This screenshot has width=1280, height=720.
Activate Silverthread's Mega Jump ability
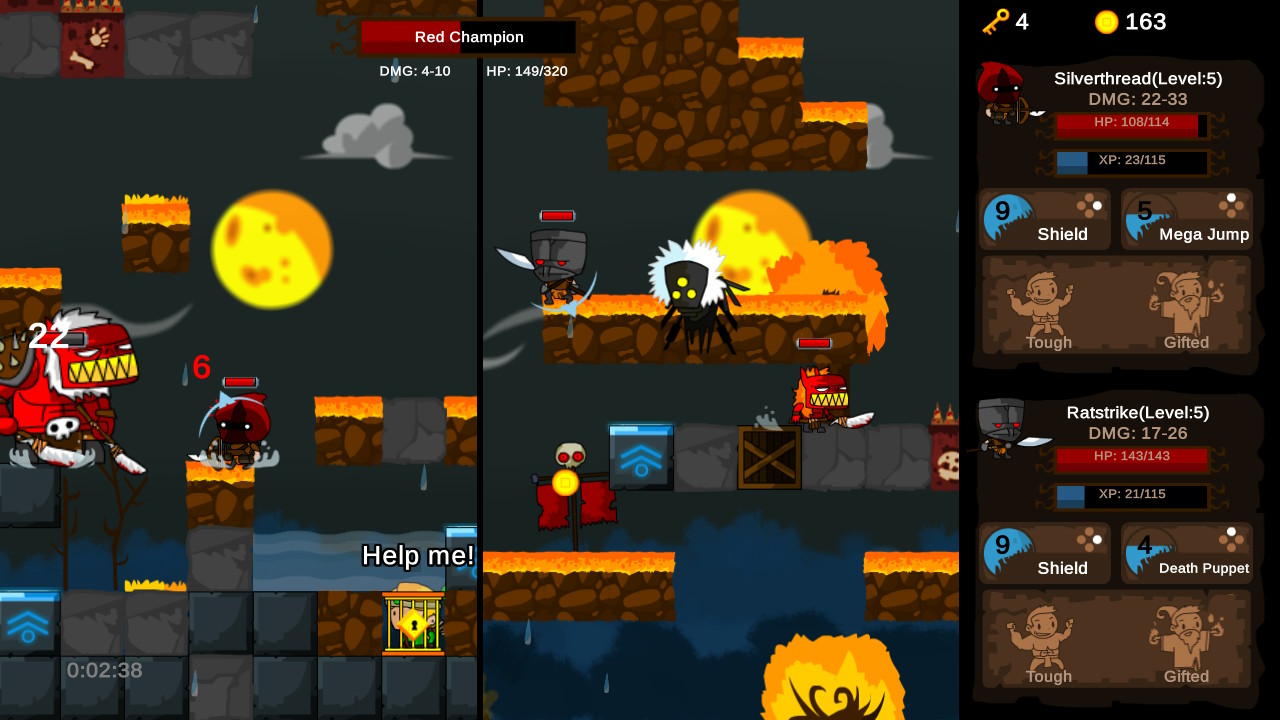click(x=1187, y=219)
